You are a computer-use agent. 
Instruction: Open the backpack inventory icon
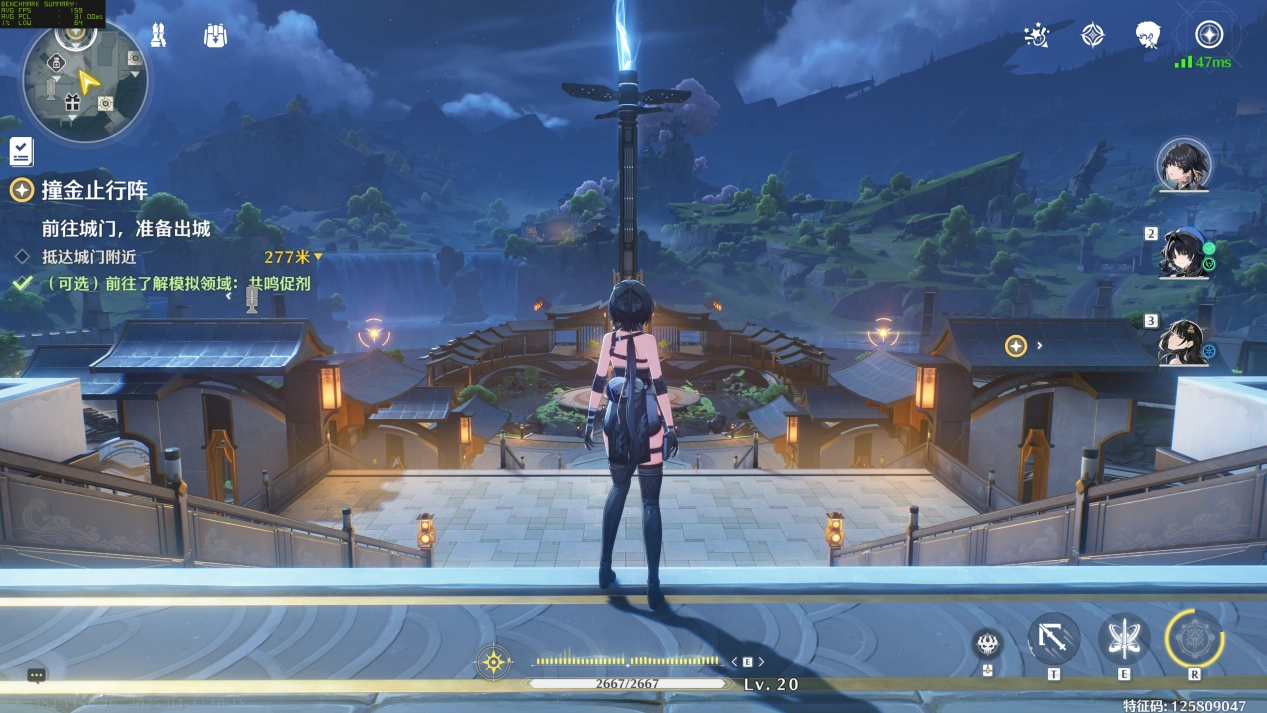[x=214, y=36]
